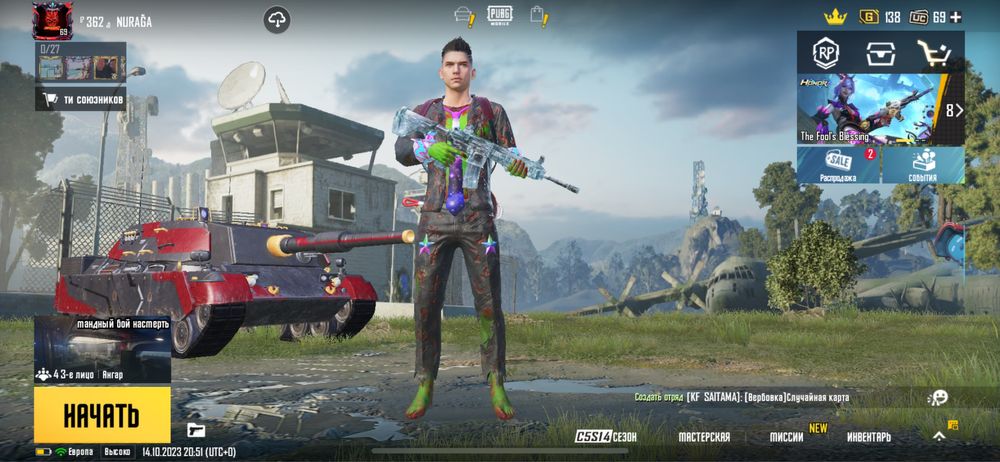Open the Royale Pass (RP) menu

click(825, 52)
